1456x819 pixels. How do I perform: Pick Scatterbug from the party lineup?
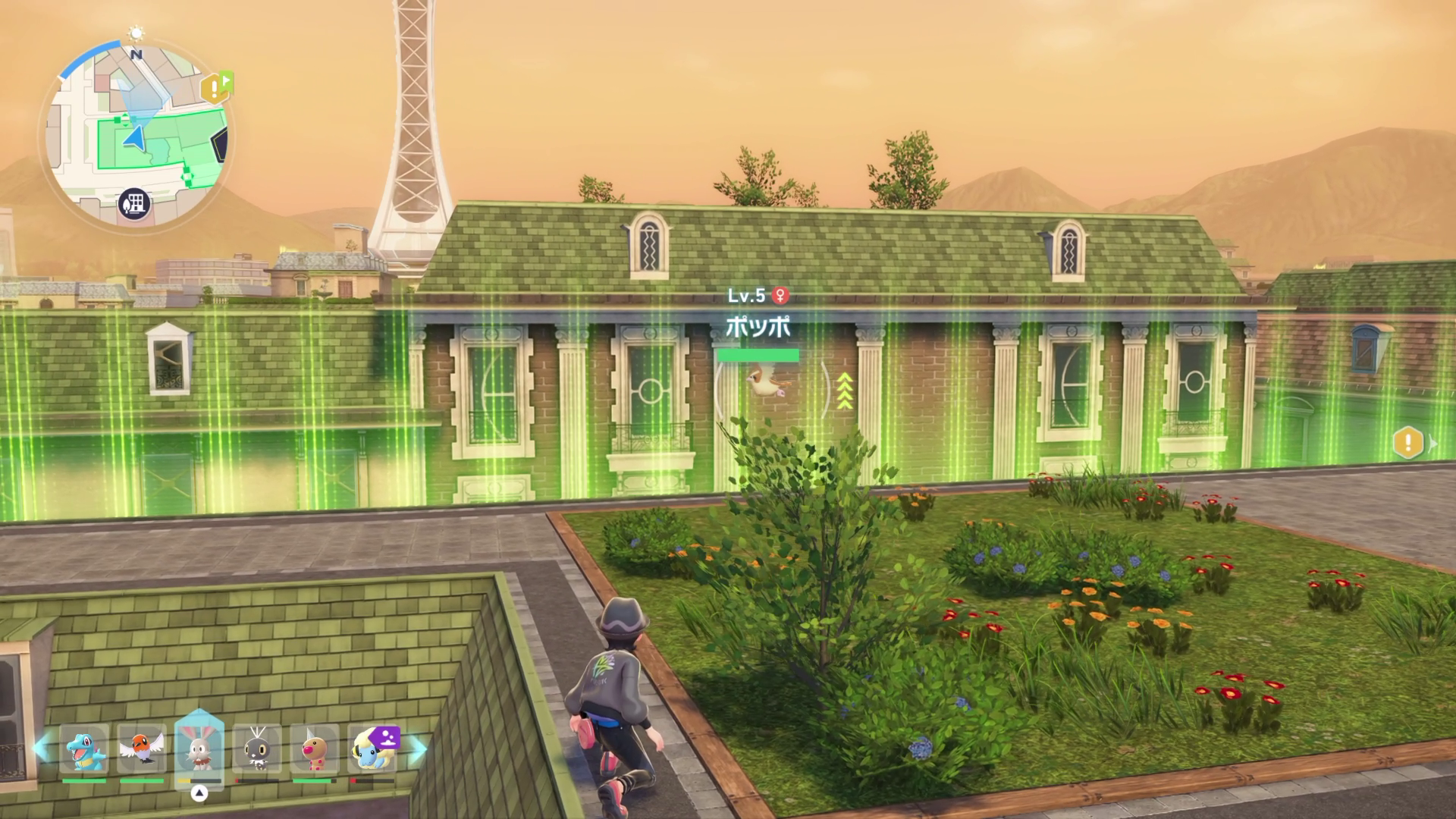pos(257,749)
